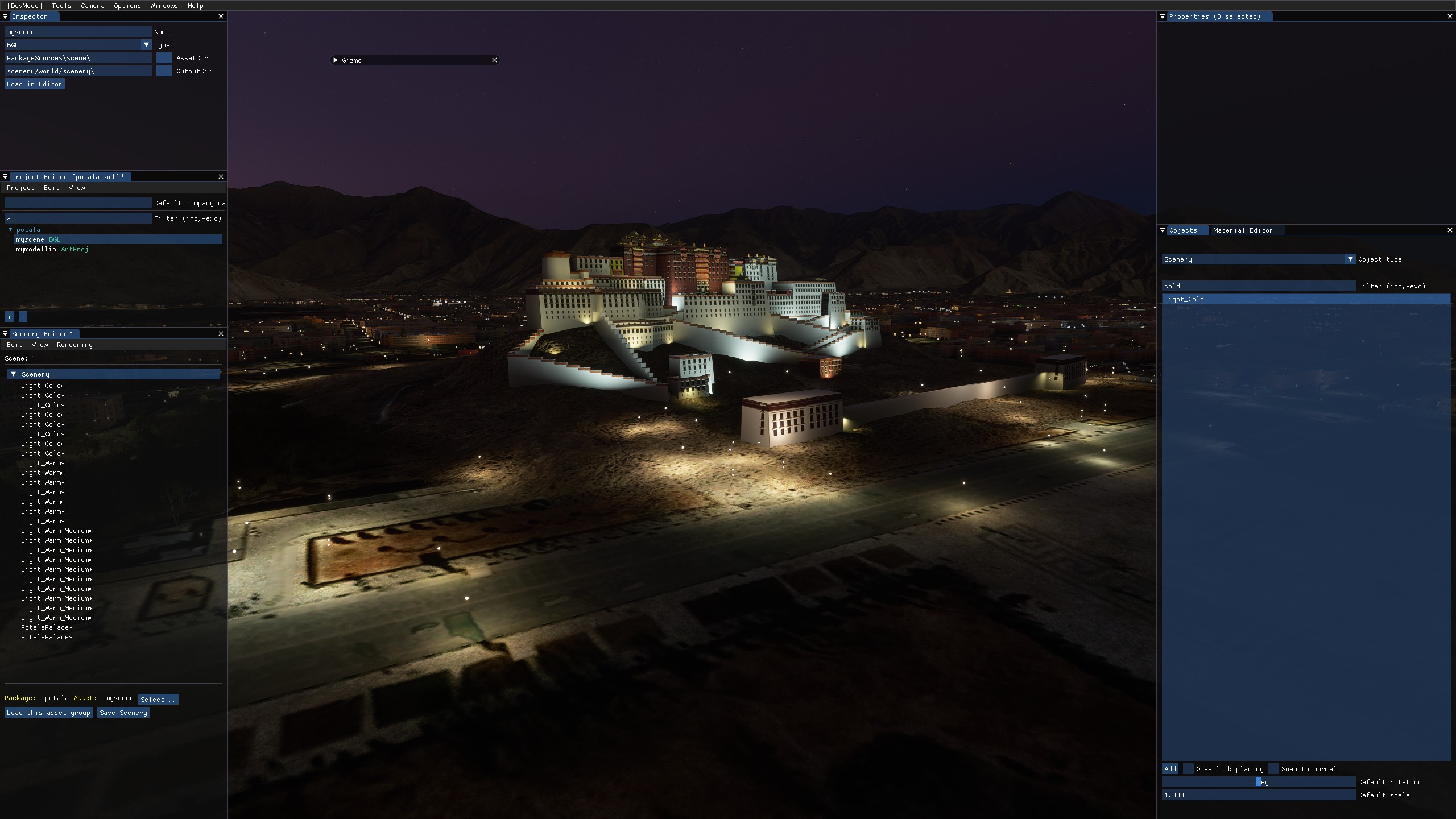Select the first PotalaPalace scene item

47,627
